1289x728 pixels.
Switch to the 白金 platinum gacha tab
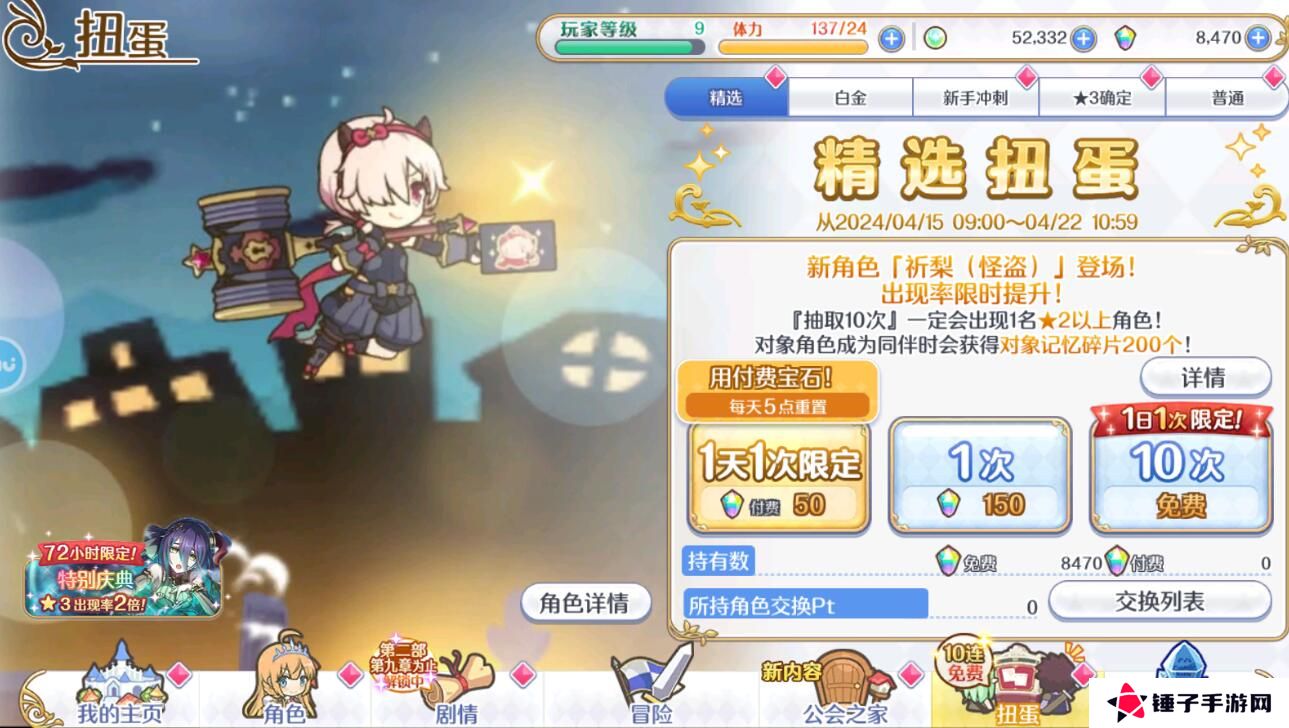coord(851,95)
